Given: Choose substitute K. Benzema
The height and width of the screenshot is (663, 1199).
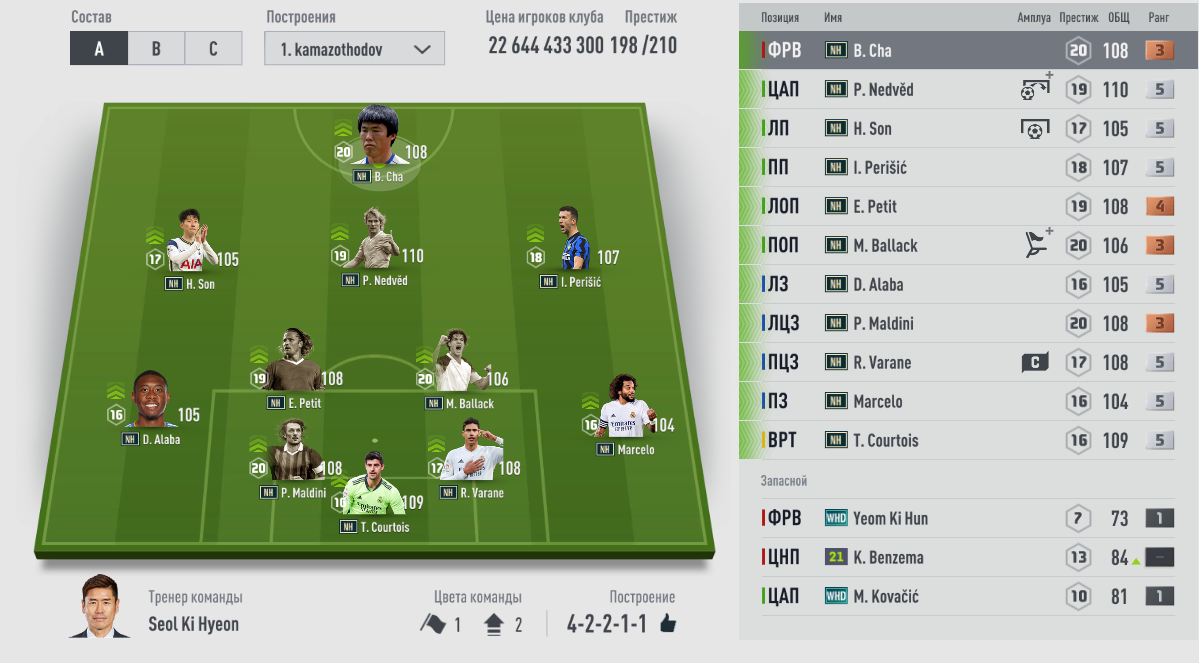Looking at the screenshot, I should [967, 558].
